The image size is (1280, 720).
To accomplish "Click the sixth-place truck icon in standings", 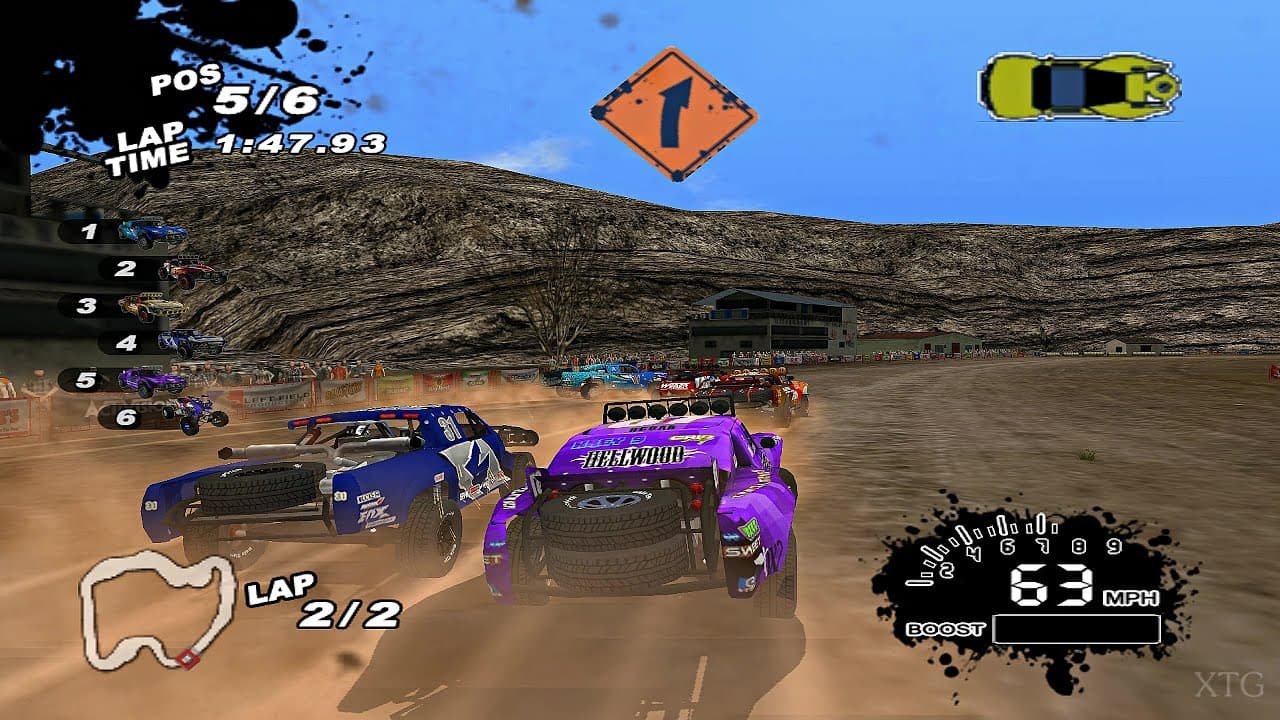I will 195,416.
